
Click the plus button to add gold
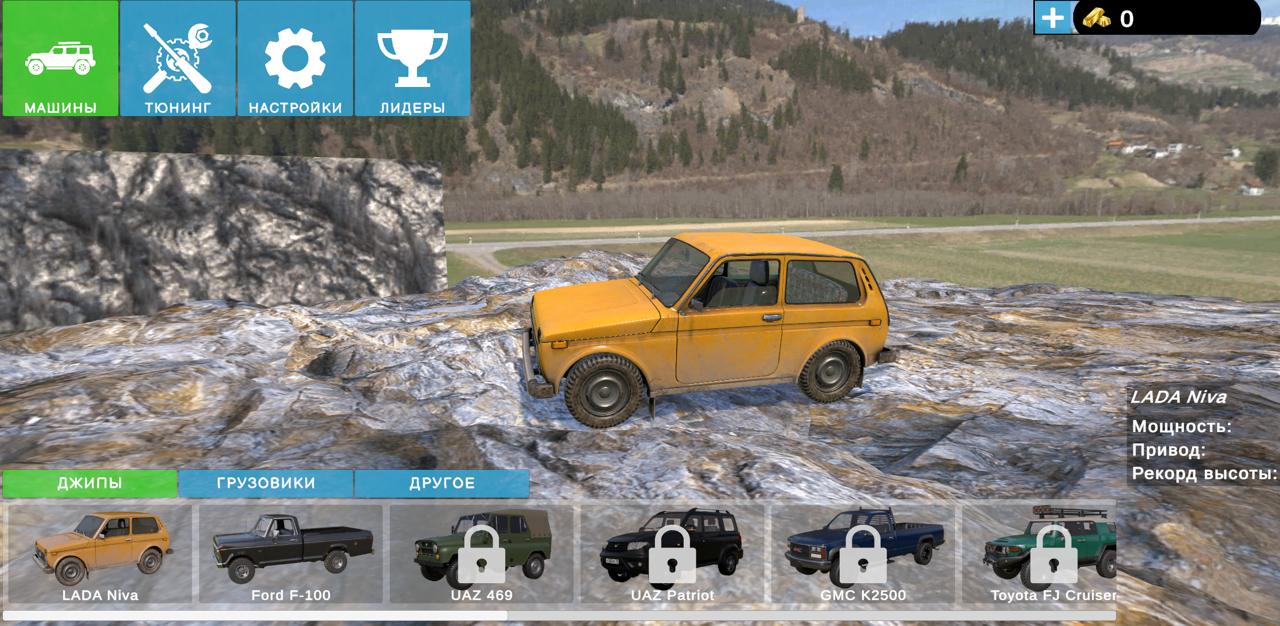1052,18
